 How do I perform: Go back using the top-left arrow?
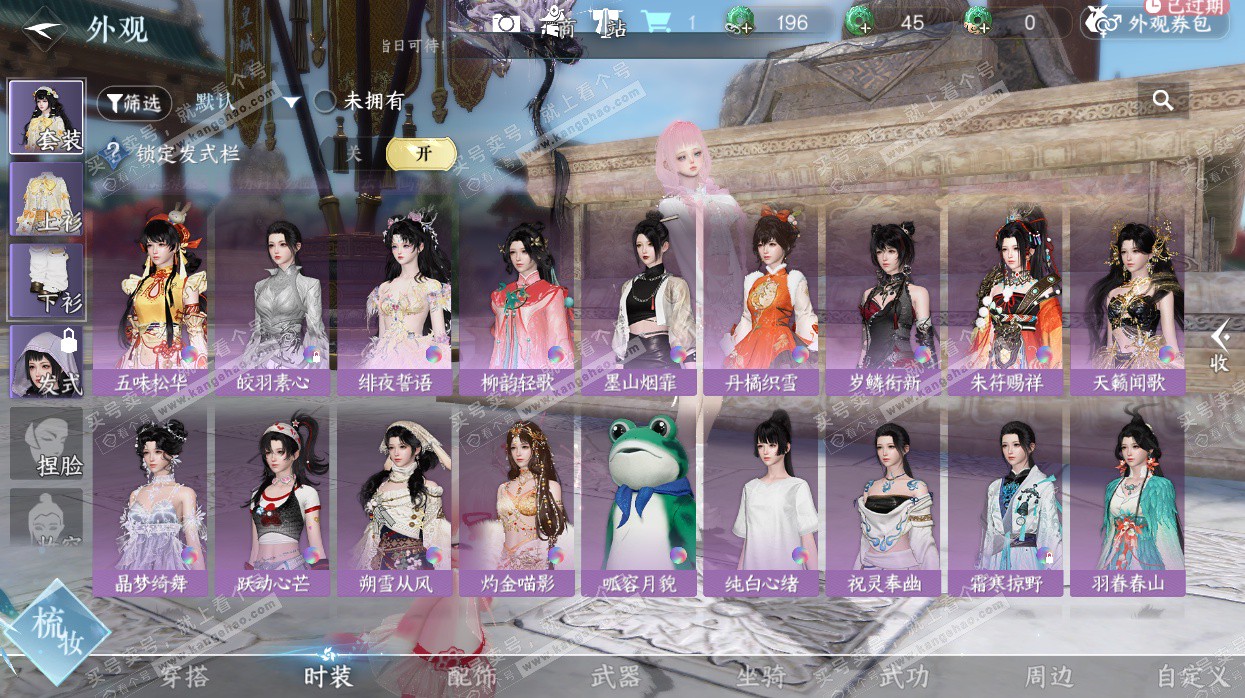pyautogui.click(x=44, y=27)
